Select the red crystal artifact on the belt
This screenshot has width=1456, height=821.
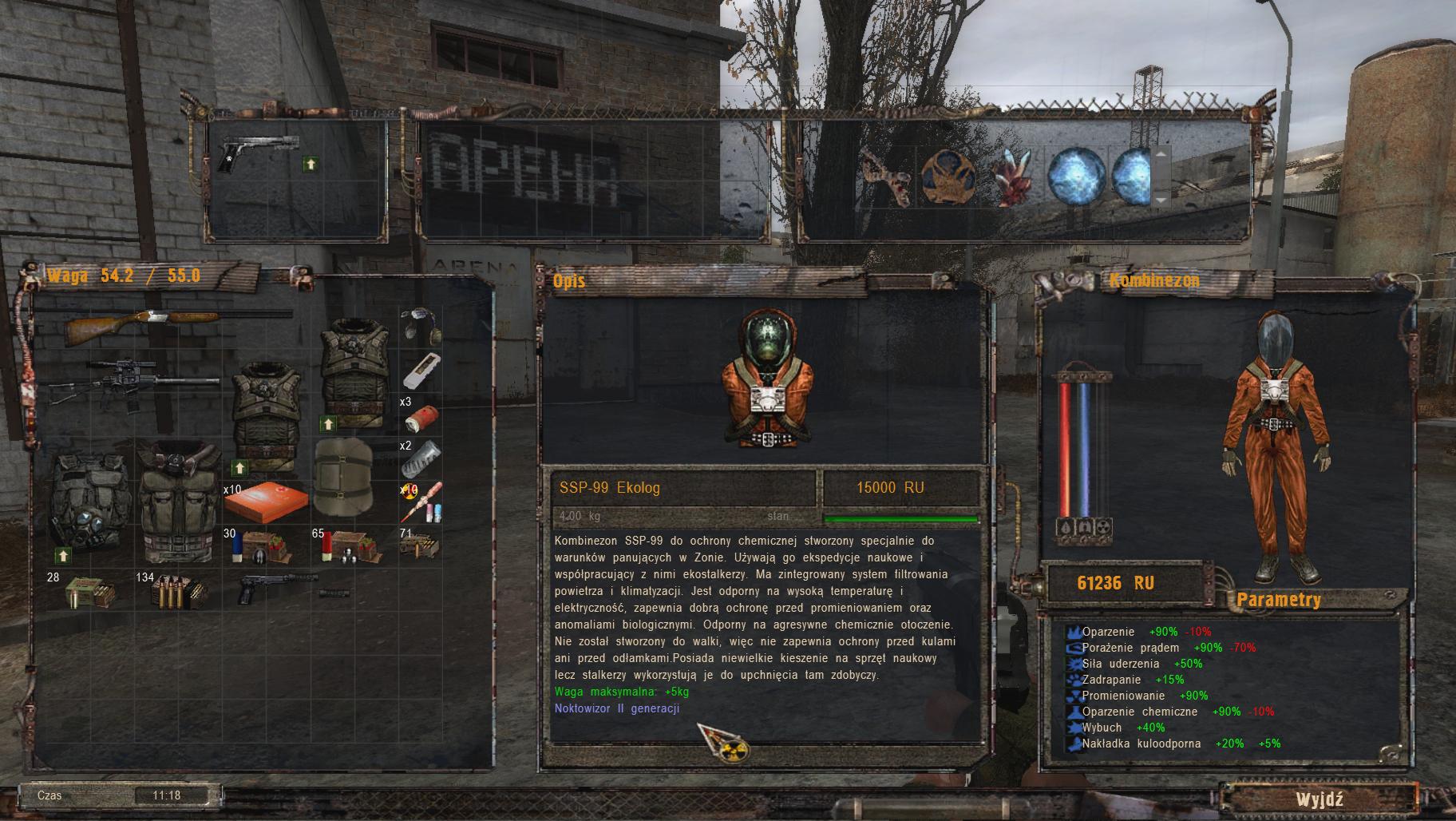(x=1012, y=176)
